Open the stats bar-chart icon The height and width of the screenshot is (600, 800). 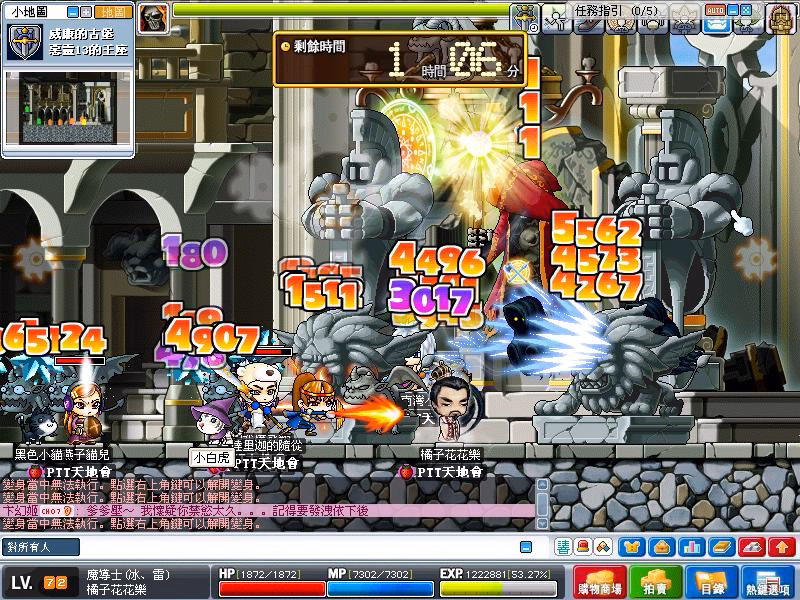pyautogui.click(x=691, y=546)
